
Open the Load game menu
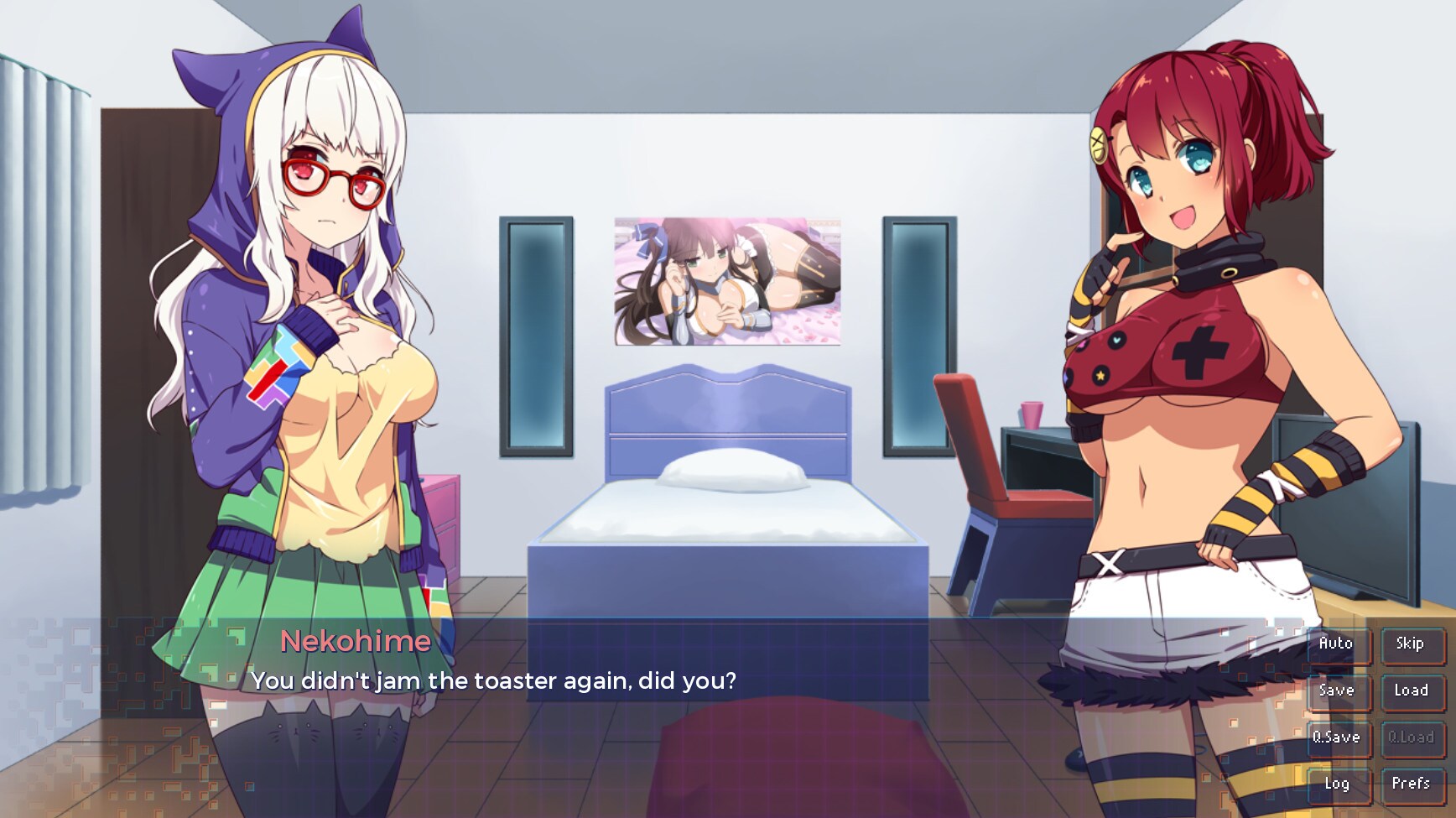tap(1411, 691)
